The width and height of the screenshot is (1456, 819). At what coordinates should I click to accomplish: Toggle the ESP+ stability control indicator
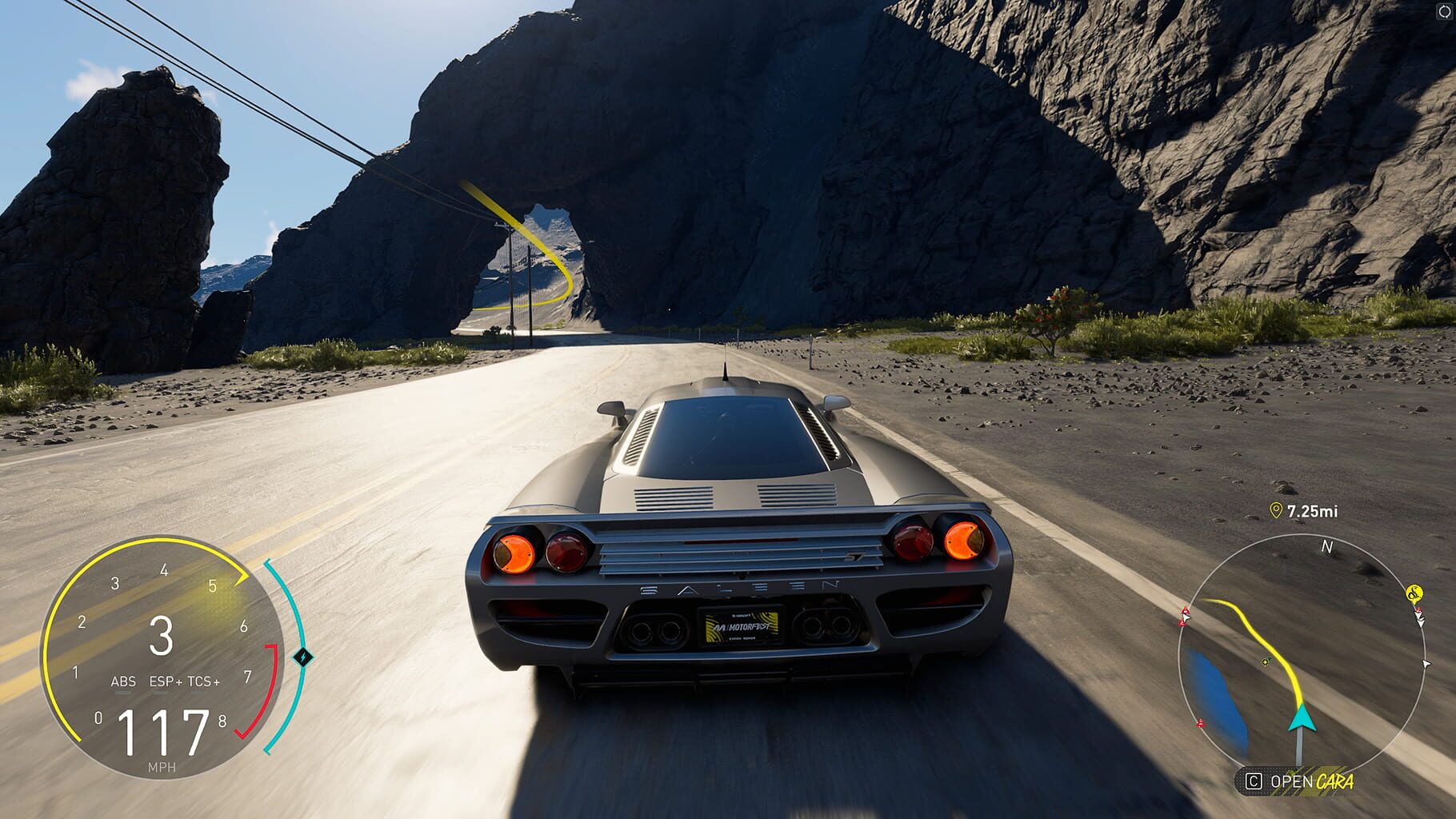[x=165, y=681]
